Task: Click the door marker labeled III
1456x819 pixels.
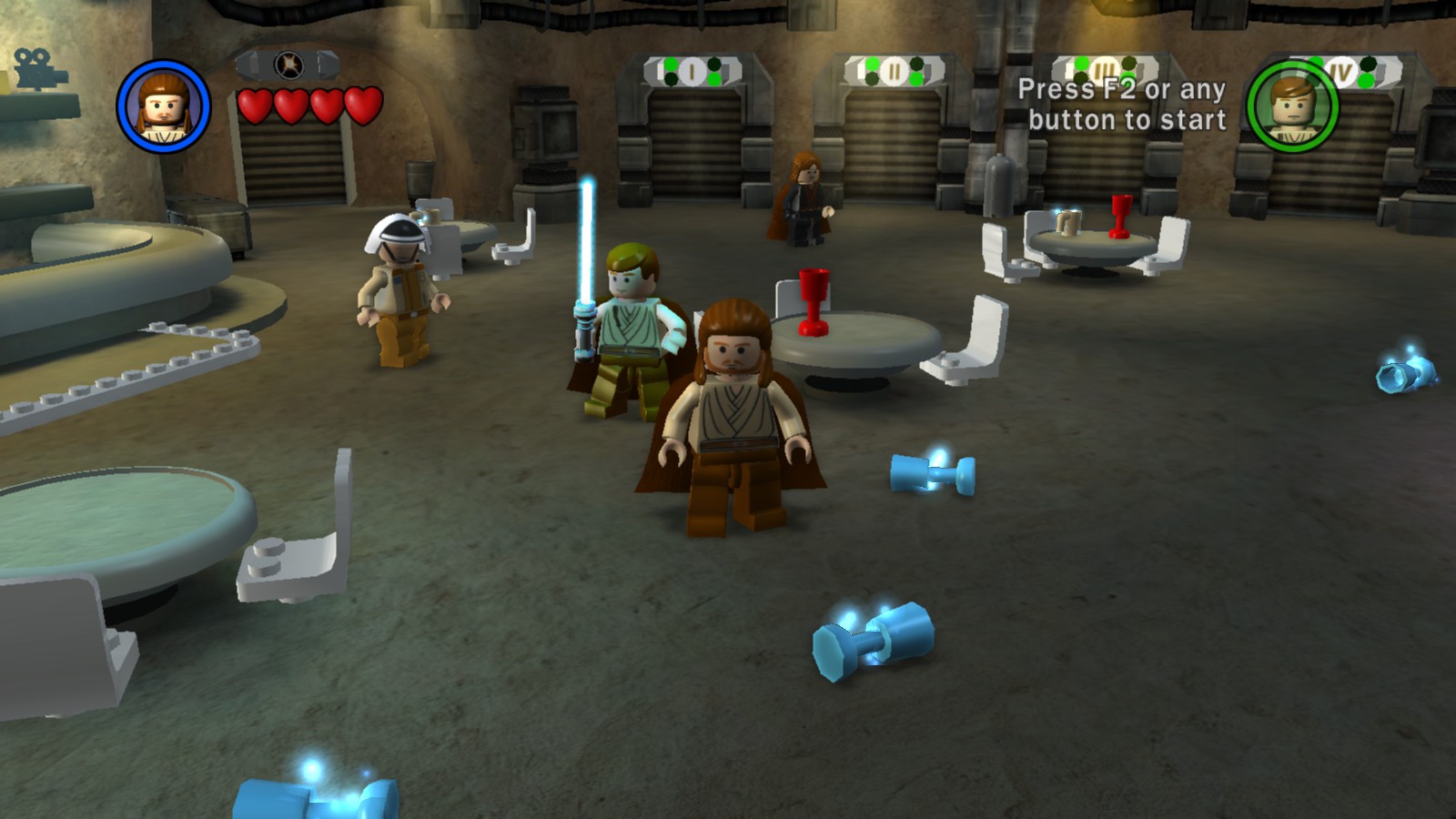Action: [x=1103, y=68]
